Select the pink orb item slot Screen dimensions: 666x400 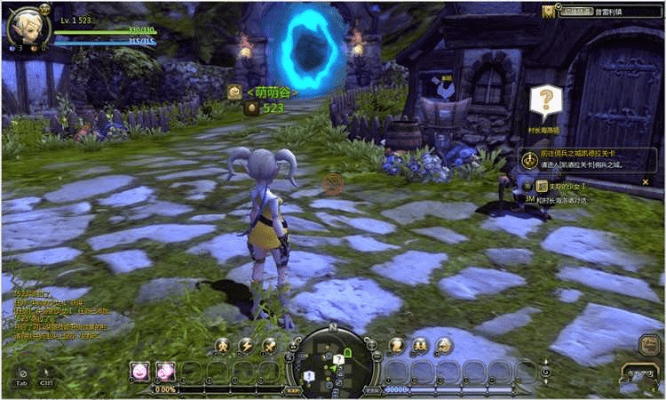[138, 372]
